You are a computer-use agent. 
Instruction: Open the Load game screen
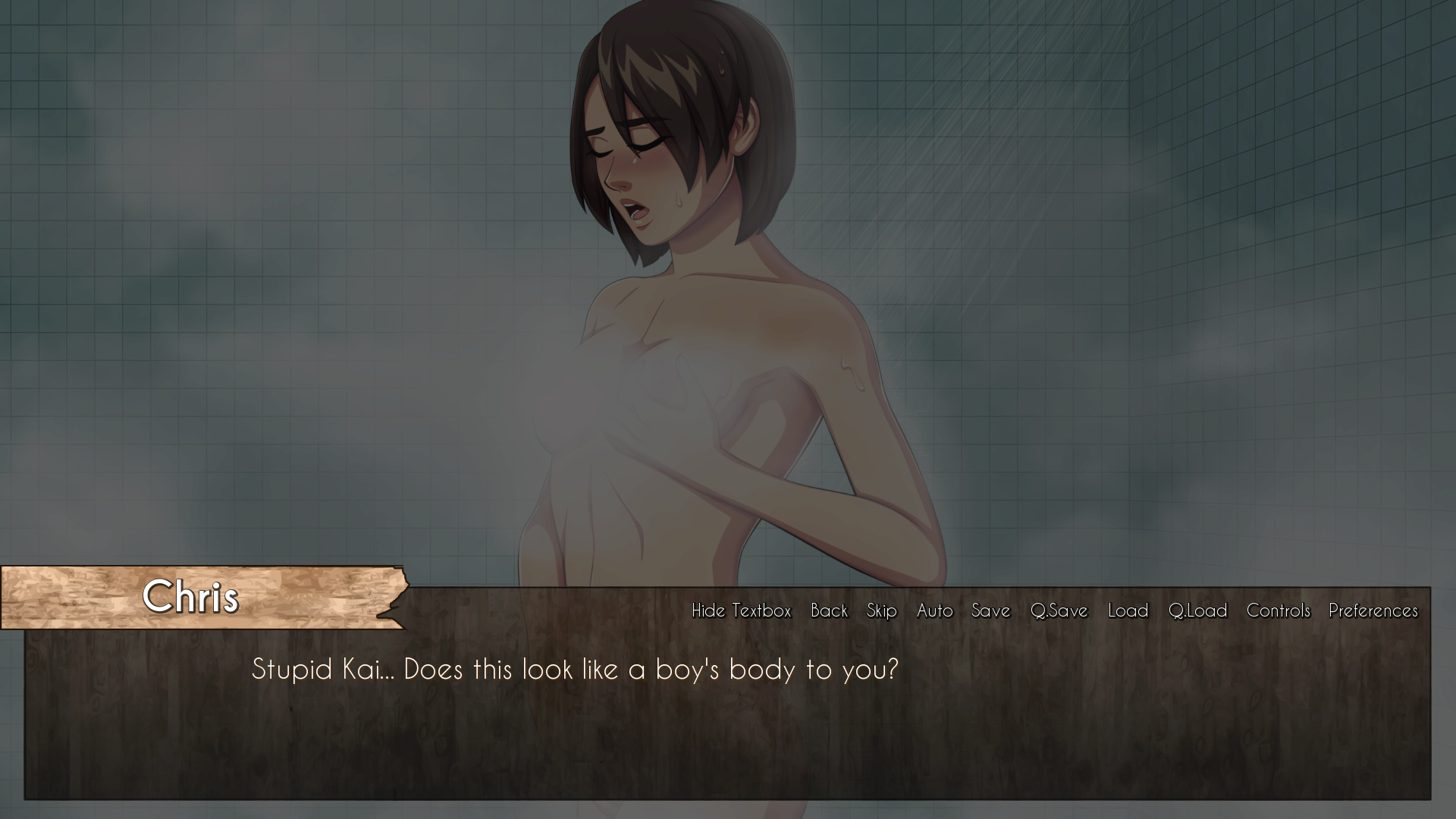tap(1128, 610)
